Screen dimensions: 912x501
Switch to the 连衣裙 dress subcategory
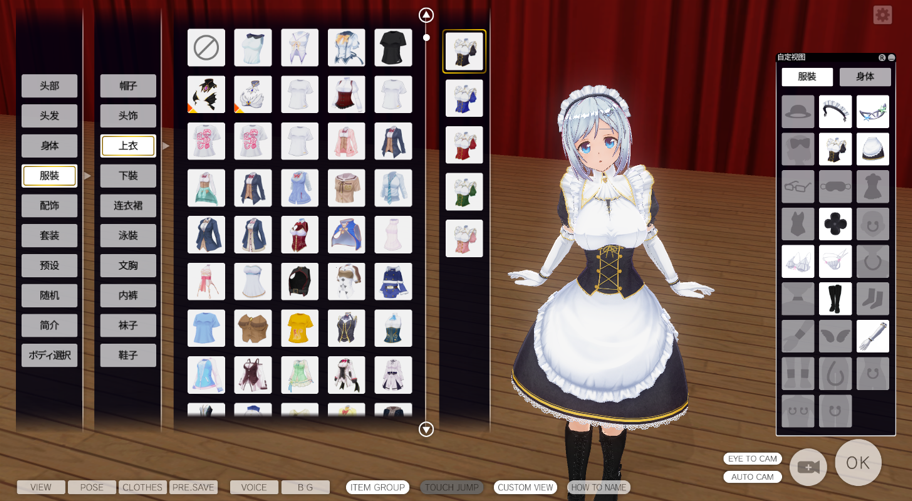pyautogui.click(x=128, y=206)
